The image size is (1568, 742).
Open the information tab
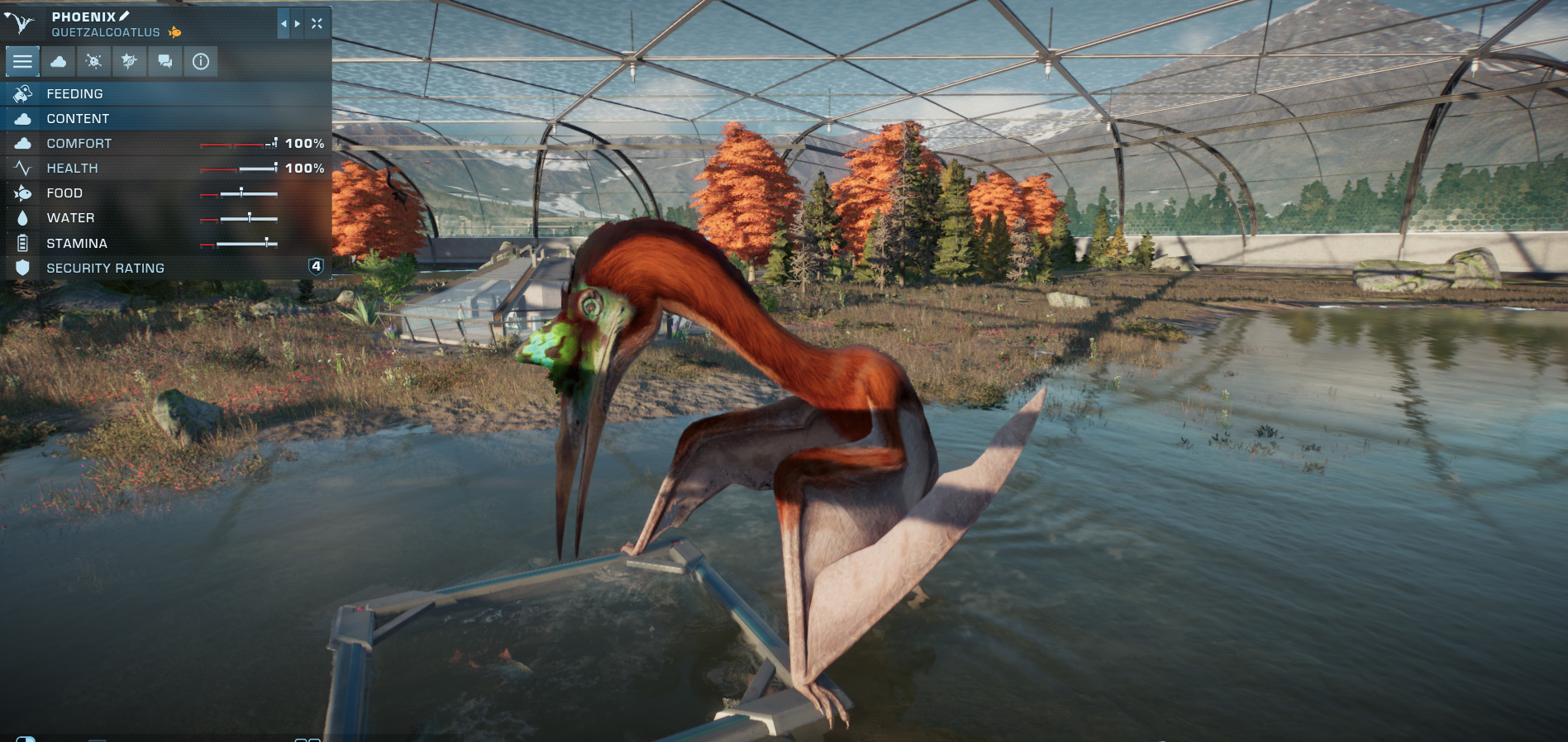200,61
